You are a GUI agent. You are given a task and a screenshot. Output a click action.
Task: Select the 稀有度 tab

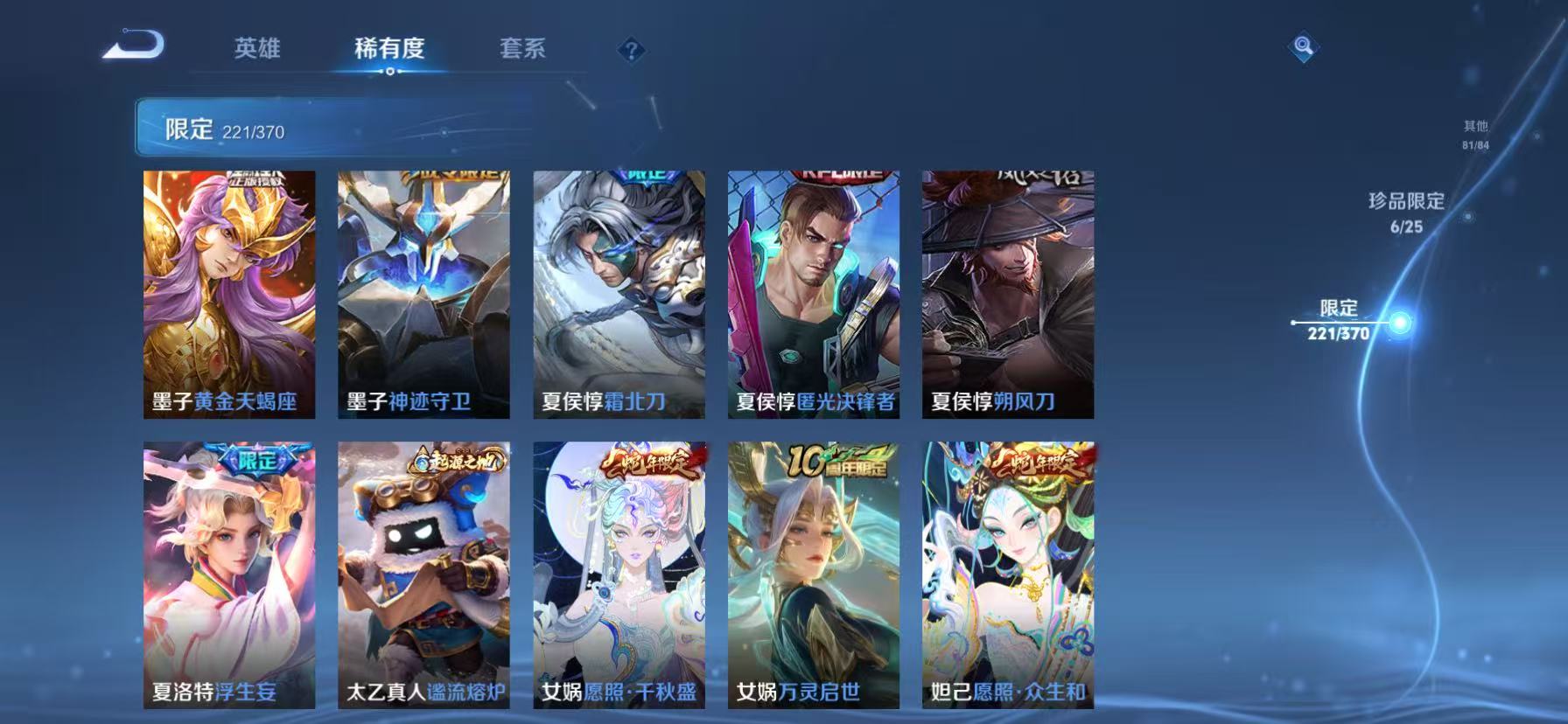(x=388, y=50)
